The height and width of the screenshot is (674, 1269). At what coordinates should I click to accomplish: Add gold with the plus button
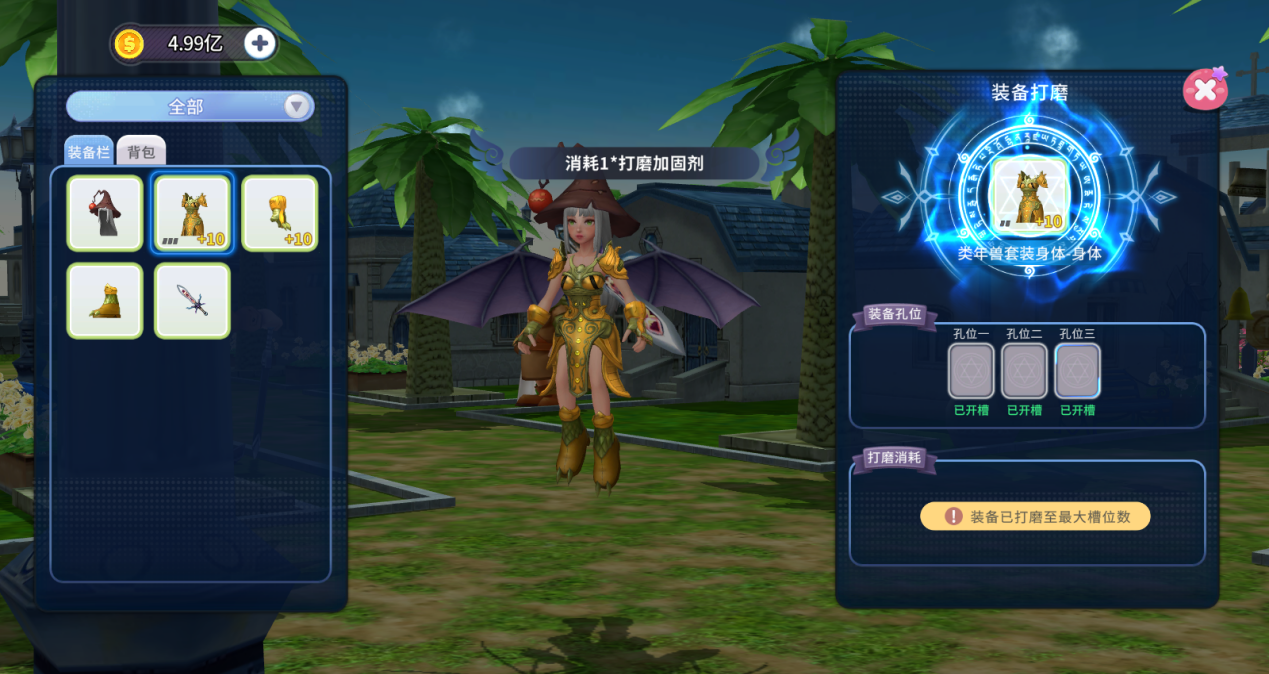[x=260, y=44]
